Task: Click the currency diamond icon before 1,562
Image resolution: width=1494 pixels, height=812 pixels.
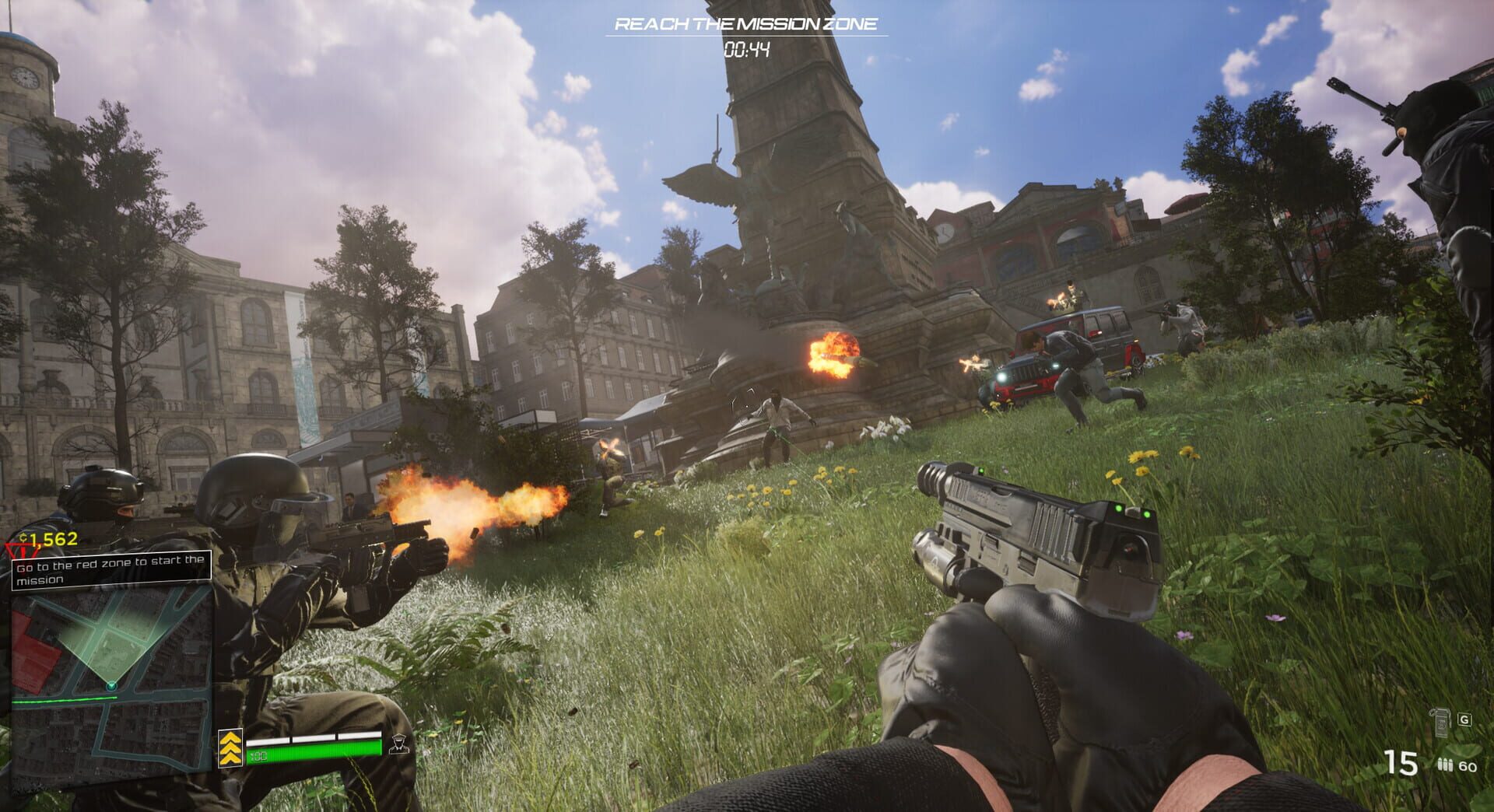Action: 22,537
